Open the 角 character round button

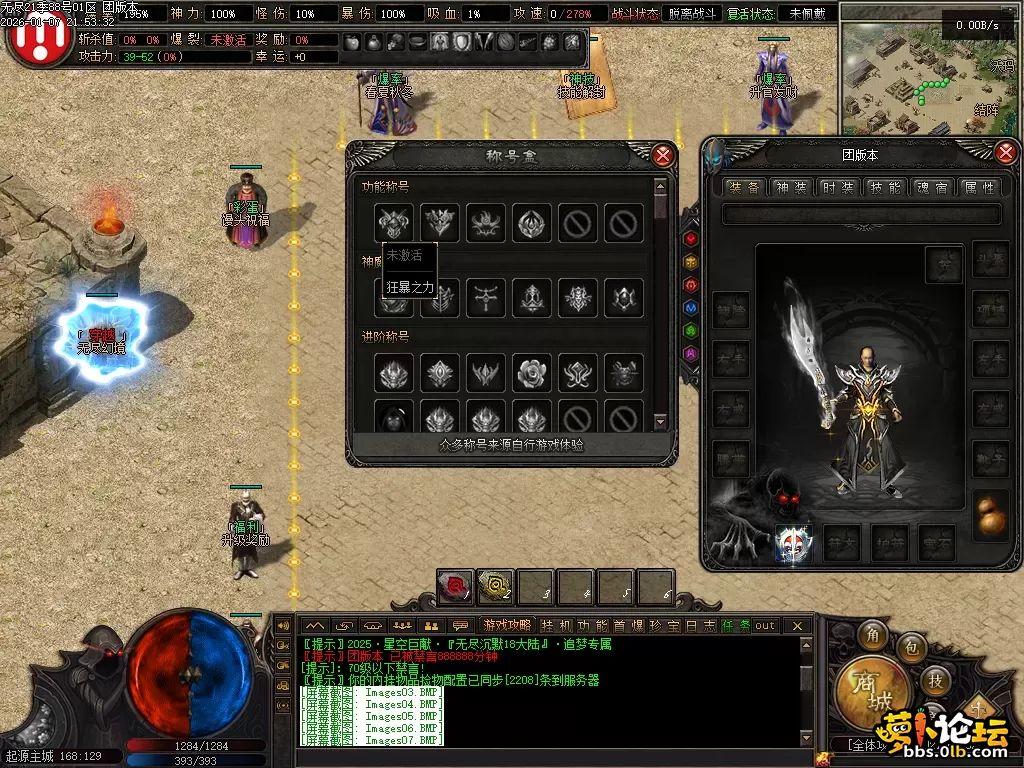click(874, 635)
